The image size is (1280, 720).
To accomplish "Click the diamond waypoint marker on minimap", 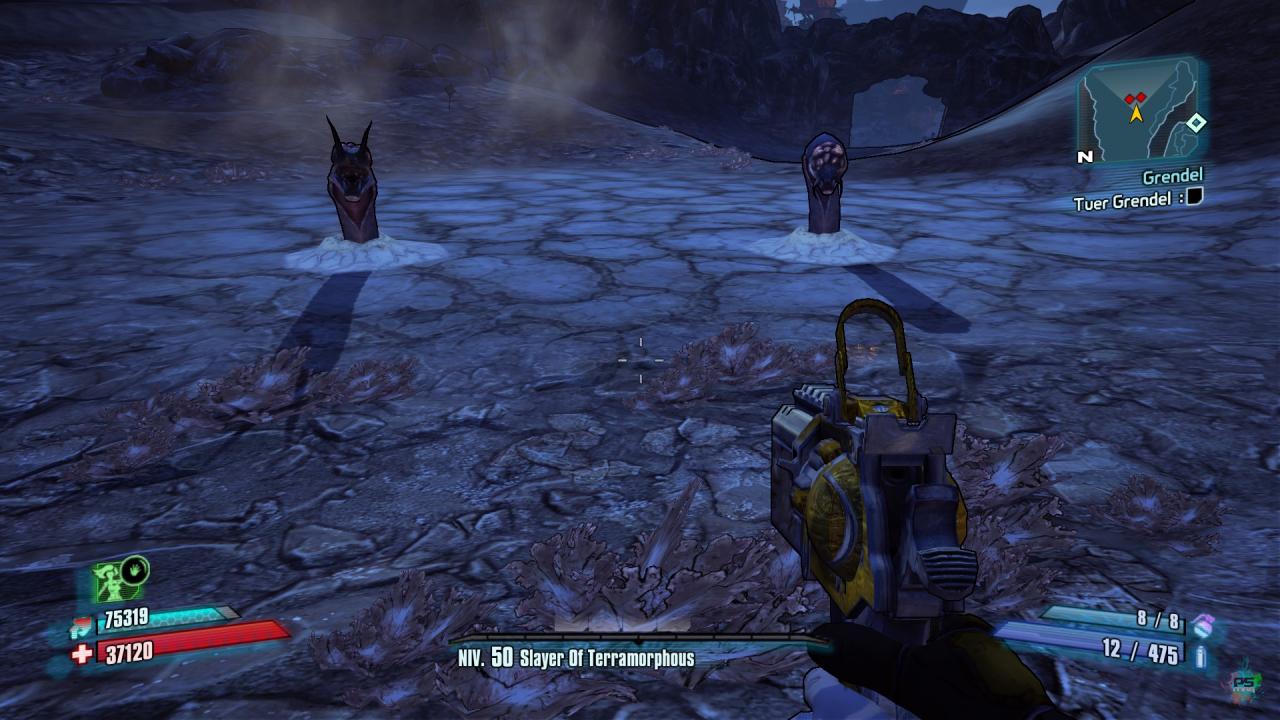I will click(1196, 123).
